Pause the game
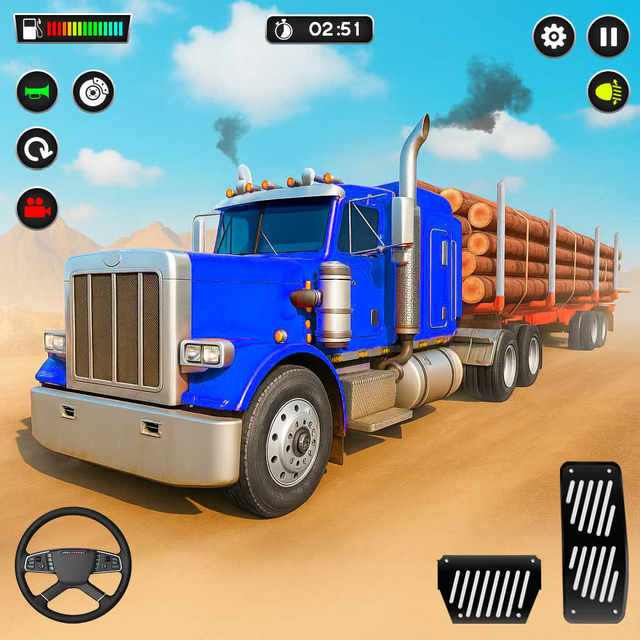 [x=608, y=37]
